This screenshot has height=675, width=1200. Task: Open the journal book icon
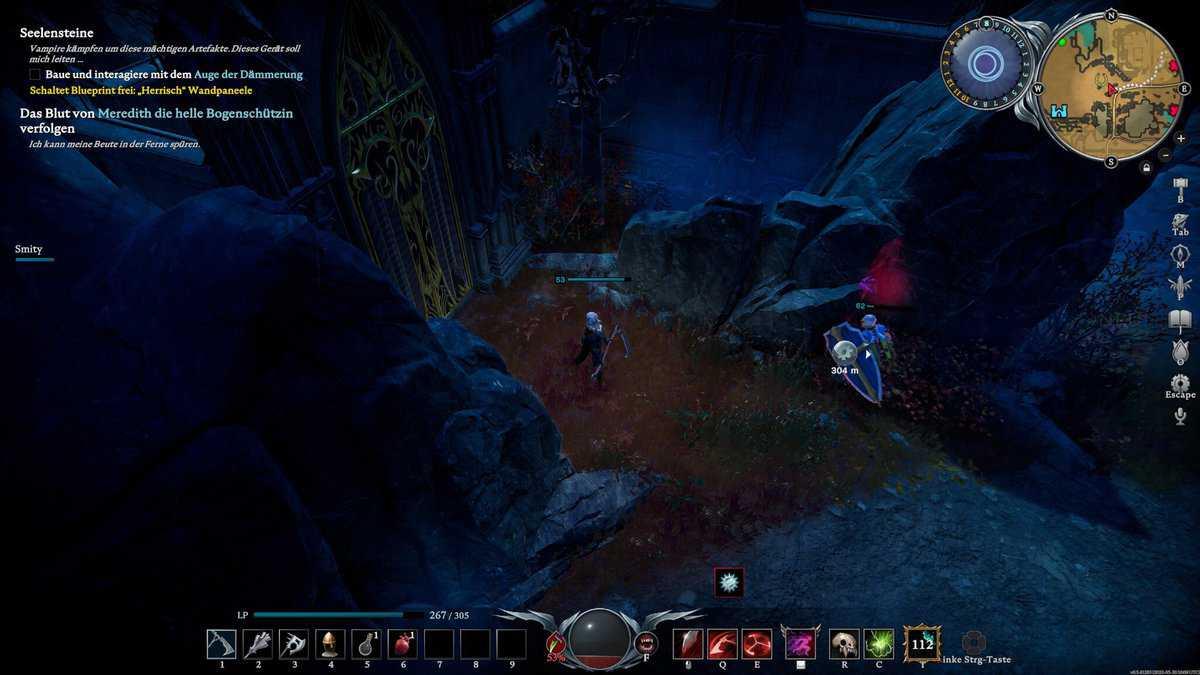click(1180, 320)
